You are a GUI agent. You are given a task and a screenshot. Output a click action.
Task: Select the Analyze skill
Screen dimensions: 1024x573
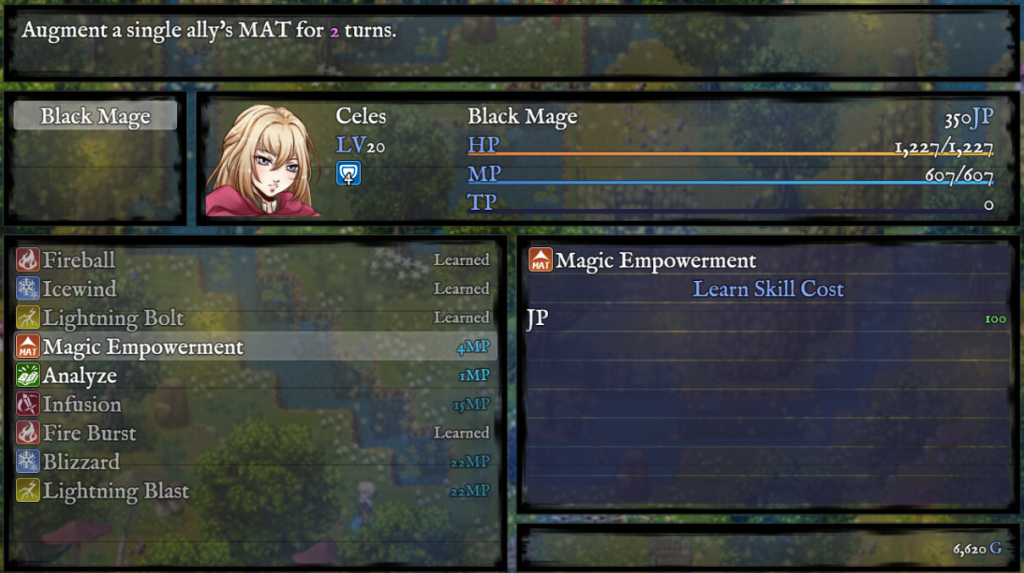point(254,376)
